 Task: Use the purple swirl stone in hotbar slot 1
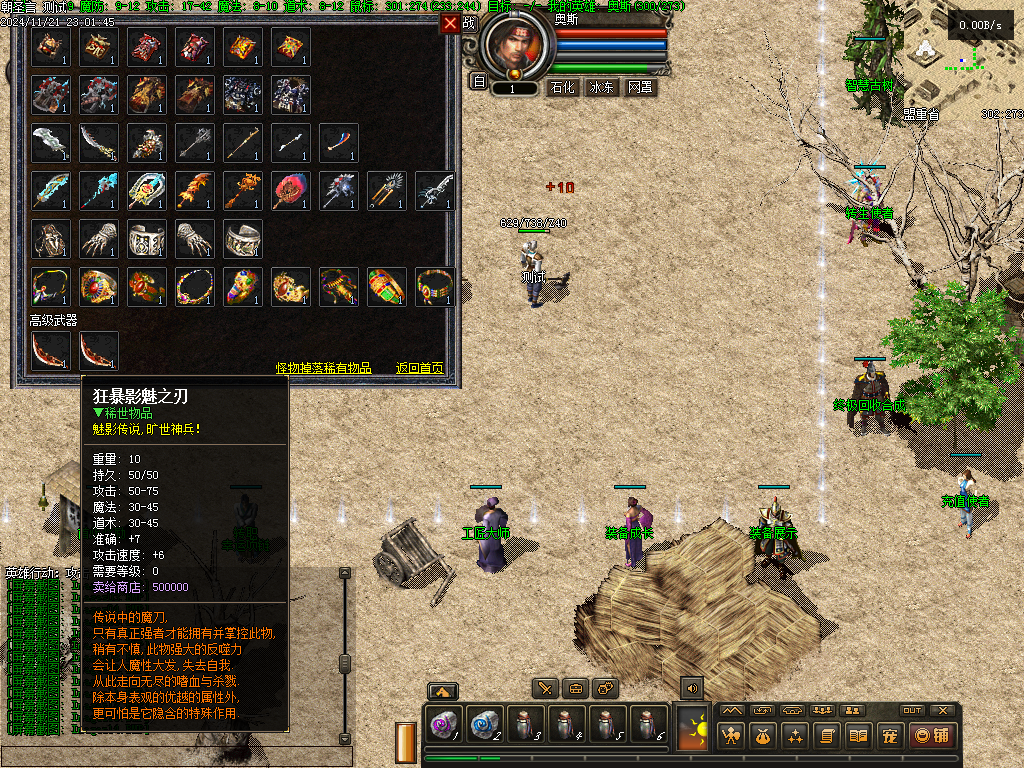coord(442,723)
